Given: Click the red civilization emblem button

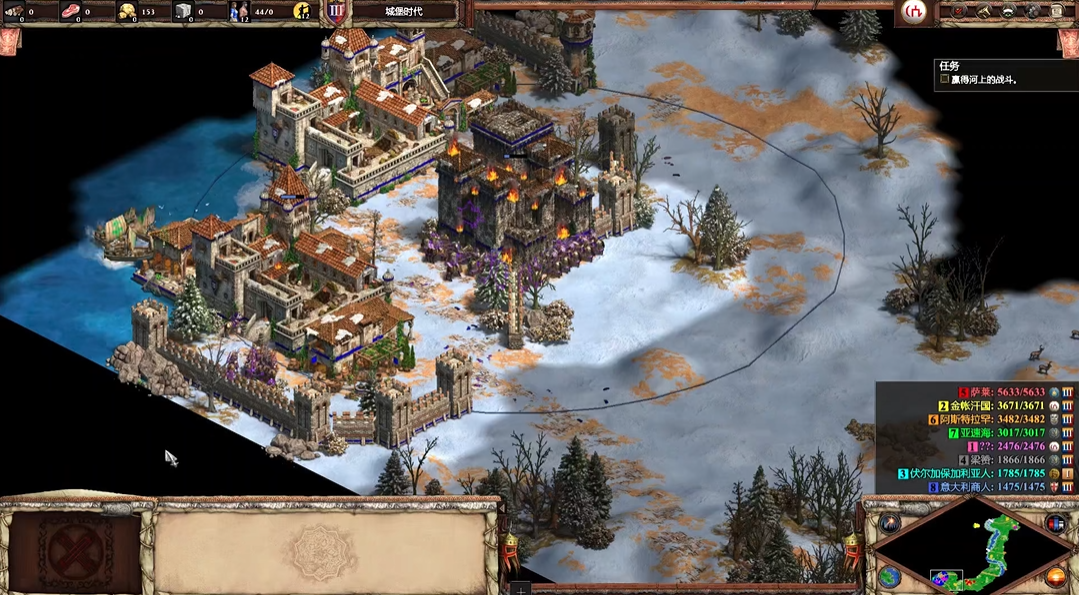Looking at the screenshot, I should (913, 12).
